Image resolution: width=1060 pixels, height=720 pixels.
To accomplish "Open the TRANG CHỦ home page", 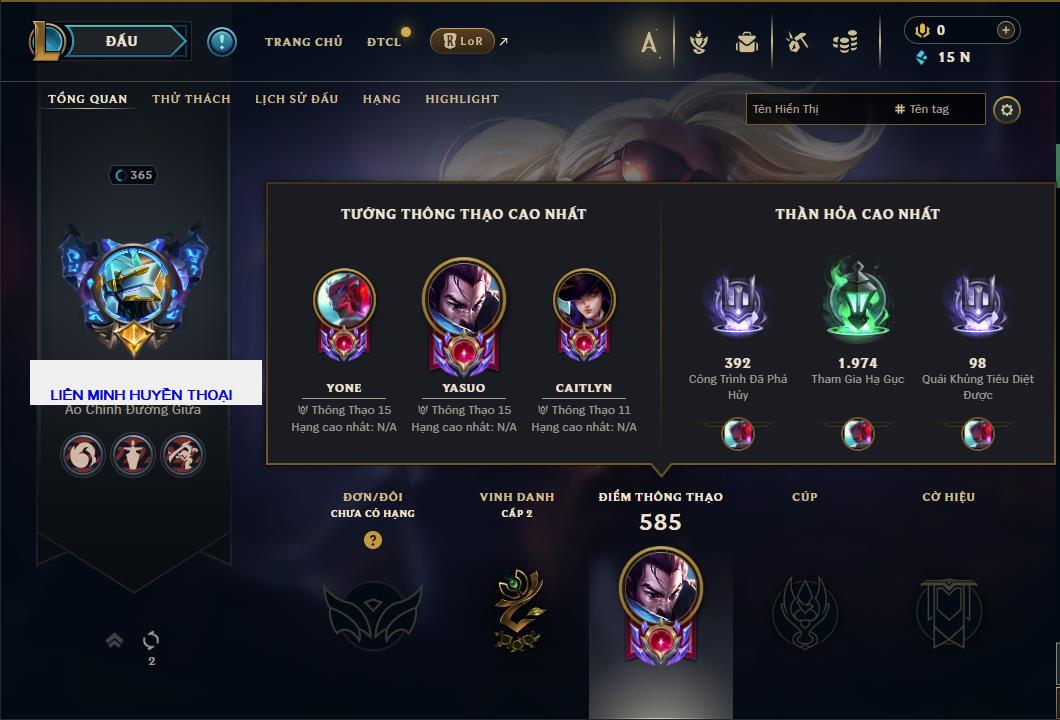I will (x=303, y=42).
